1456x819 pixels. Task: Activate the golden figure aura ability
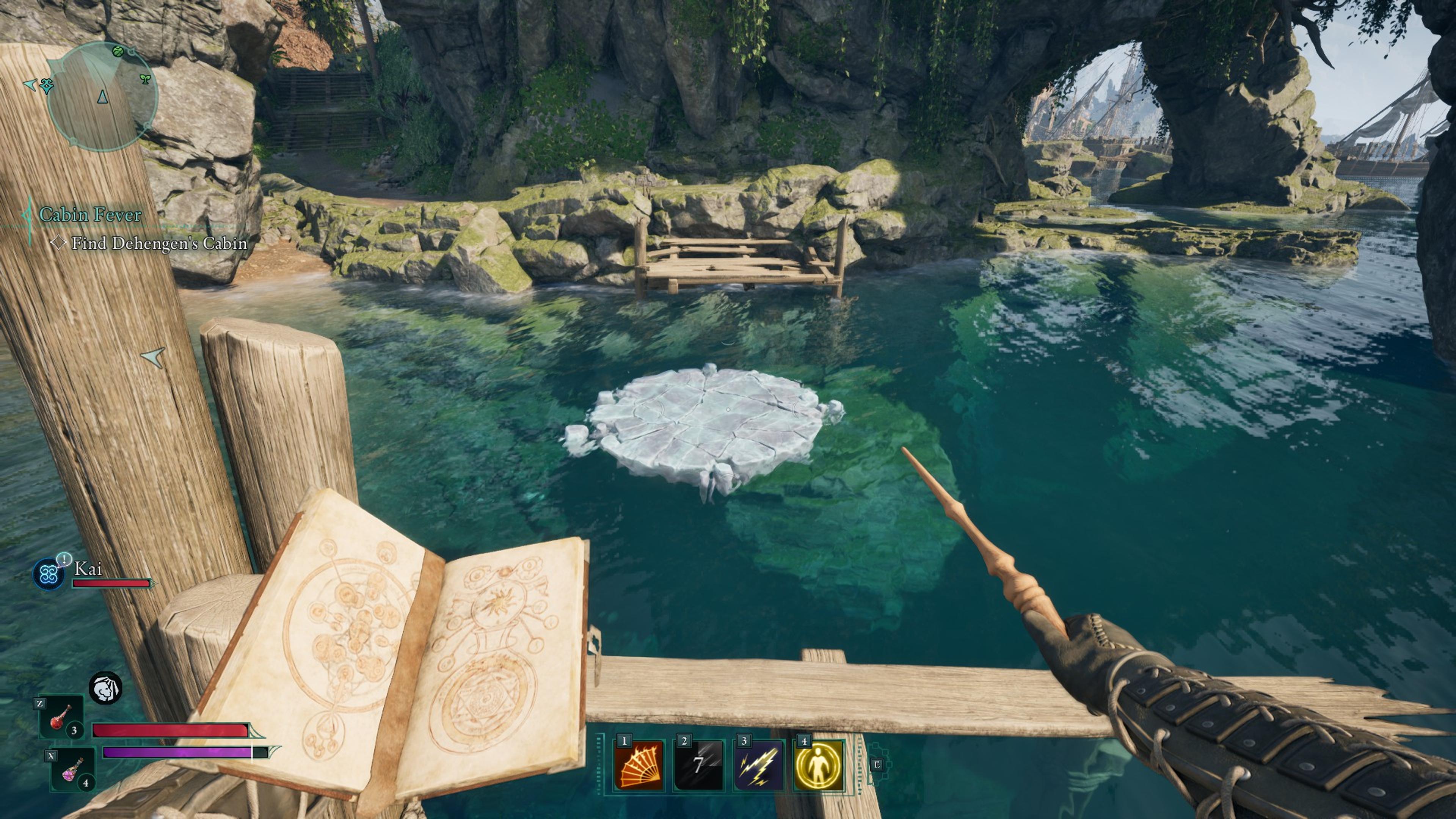pyautogui.click(x=819, y=765)
